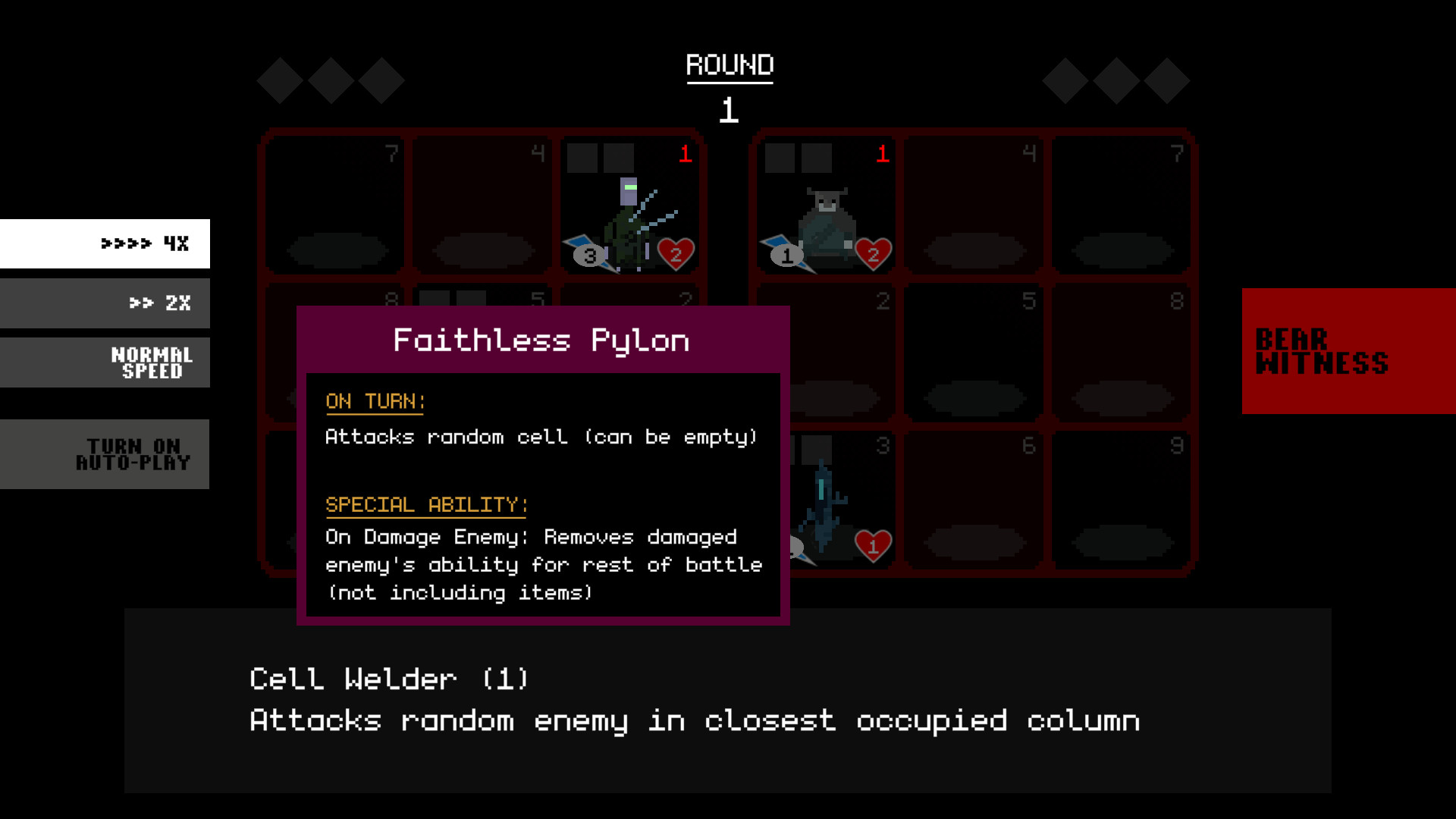Image resolution: width=1456 pixels, height=819 pixels.
Task: Click a diamond indicator above the enemy board
Action: (x=1117, y=80)
